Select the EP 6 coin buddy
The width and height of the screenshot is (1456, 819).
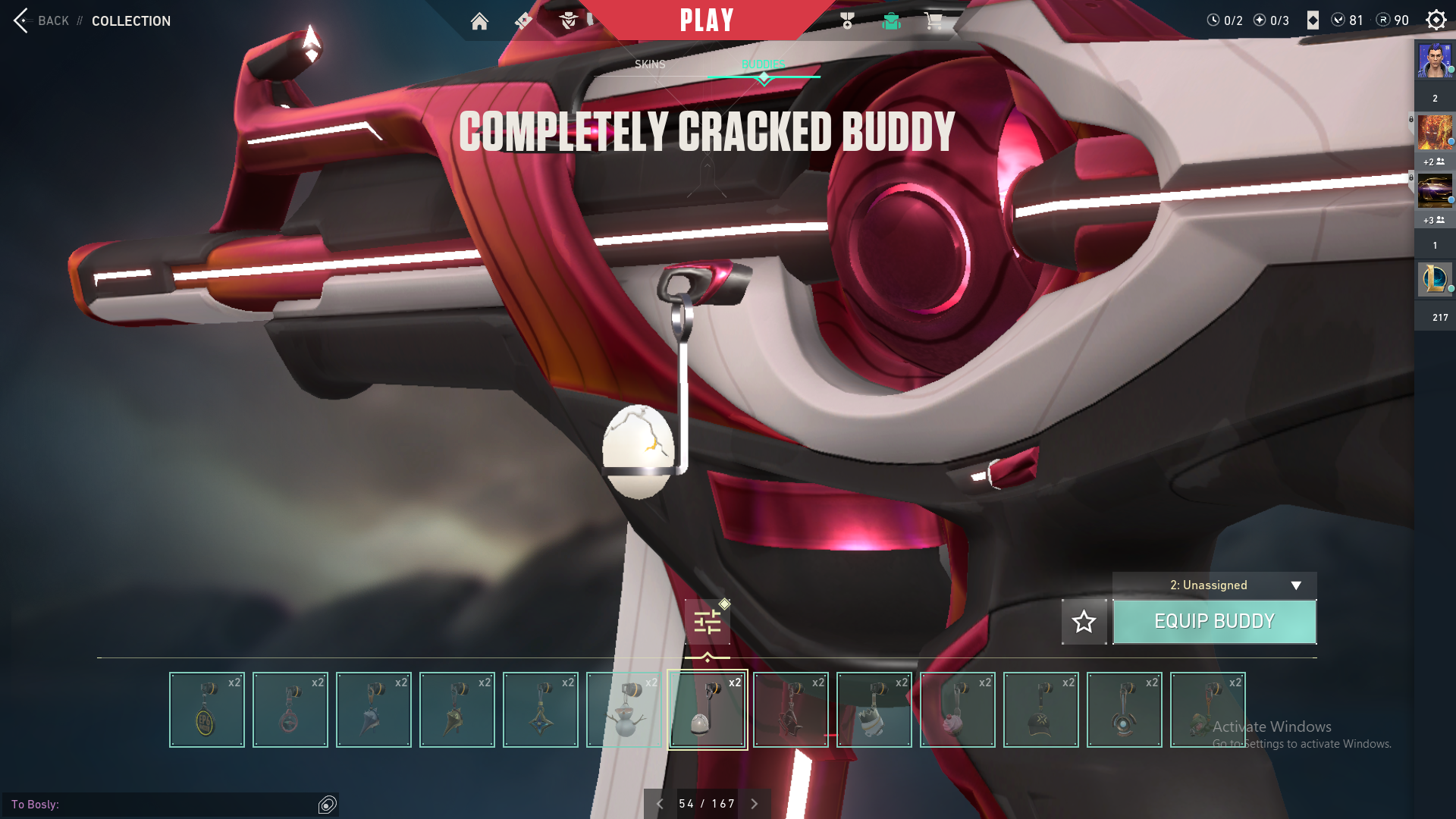207,710
